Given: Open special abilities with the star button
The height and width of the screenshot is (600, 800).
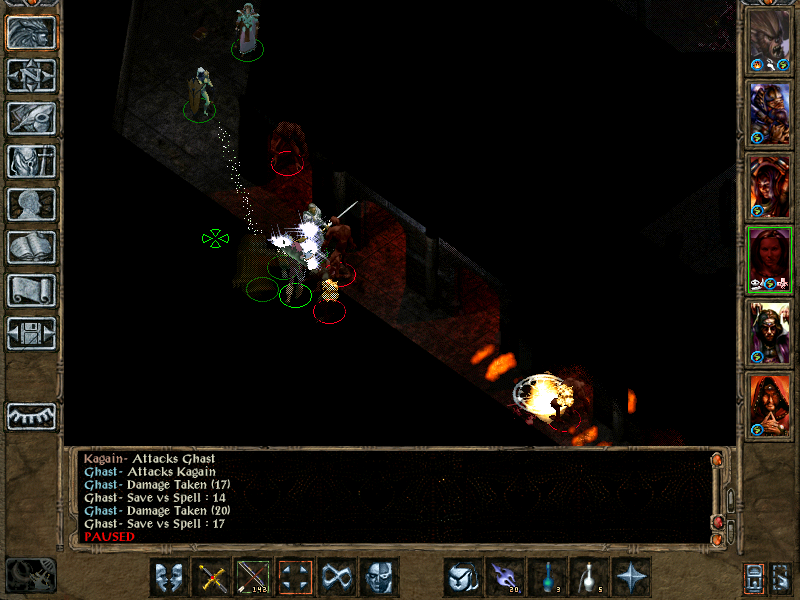Looking at the screenshot, I should (632, 577).
